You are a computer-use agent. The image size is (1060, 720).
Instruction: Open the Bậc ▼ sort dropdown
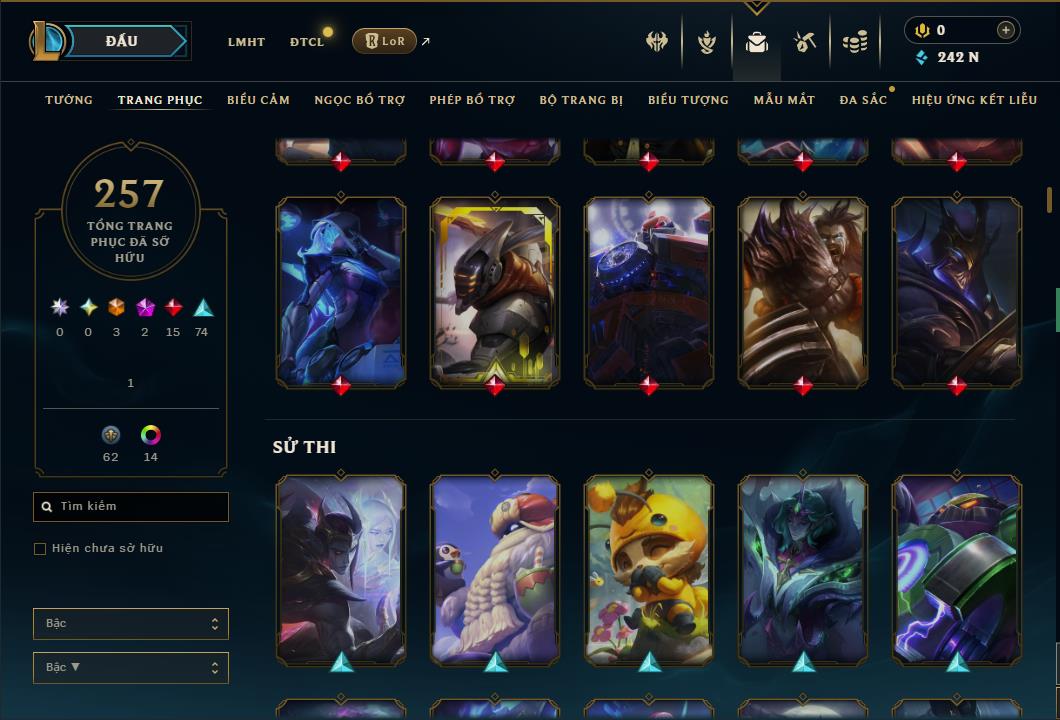click(131, 667)
